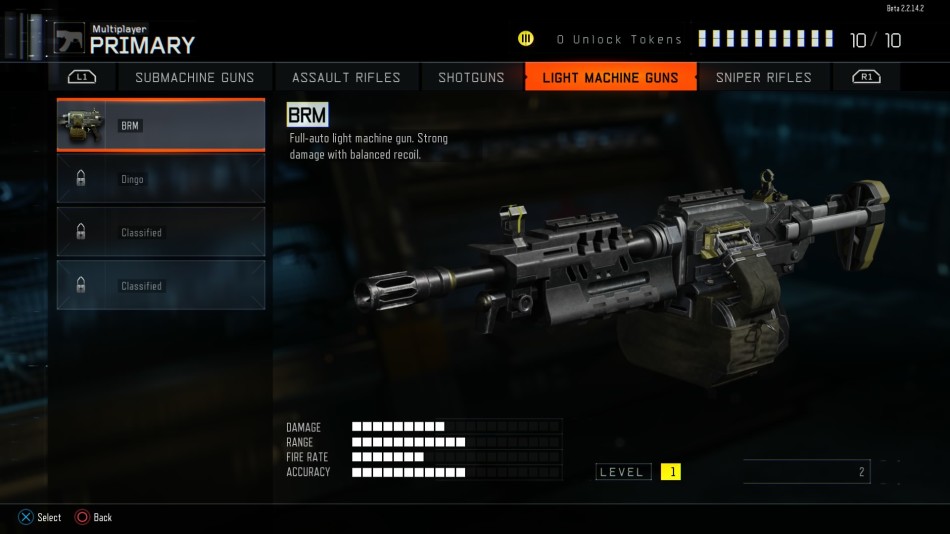950x534 pixels.
Task: Switch to the Submachine Guns tab
Action: 195,77
